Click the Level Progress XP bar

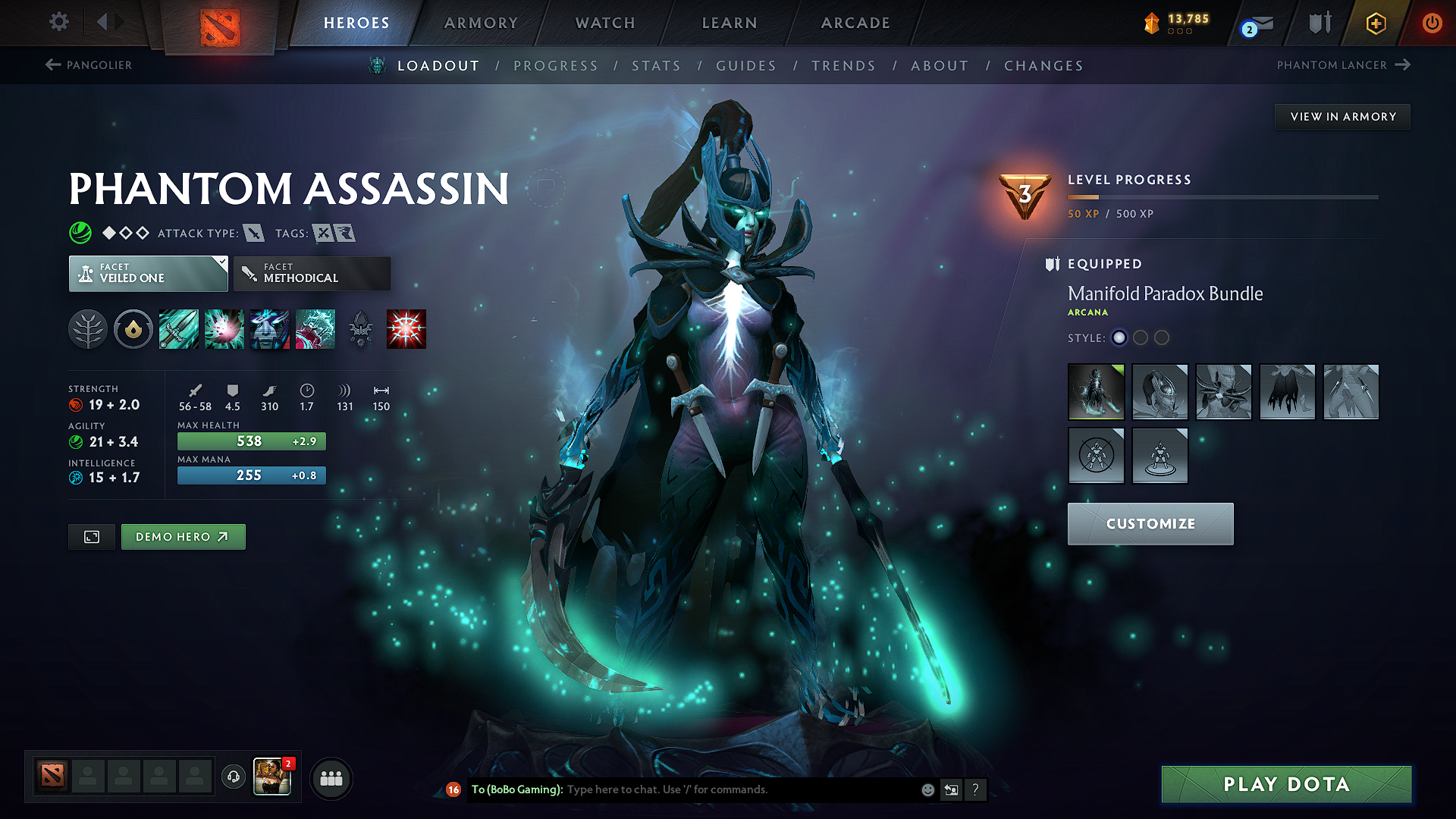coord(1222,197)
